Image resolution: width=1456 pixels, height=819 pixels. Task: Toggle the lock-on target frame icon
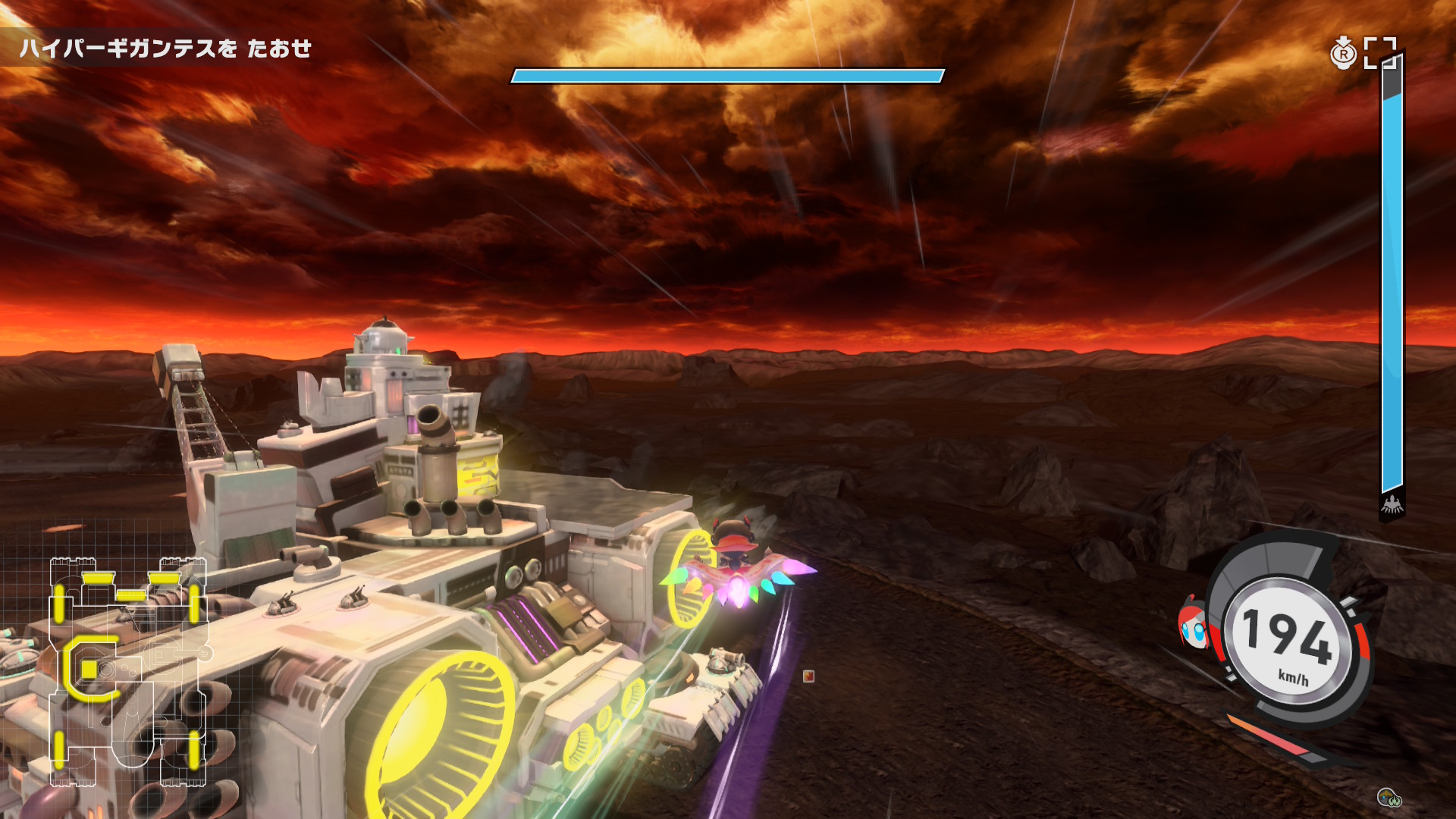(1379, 53)
